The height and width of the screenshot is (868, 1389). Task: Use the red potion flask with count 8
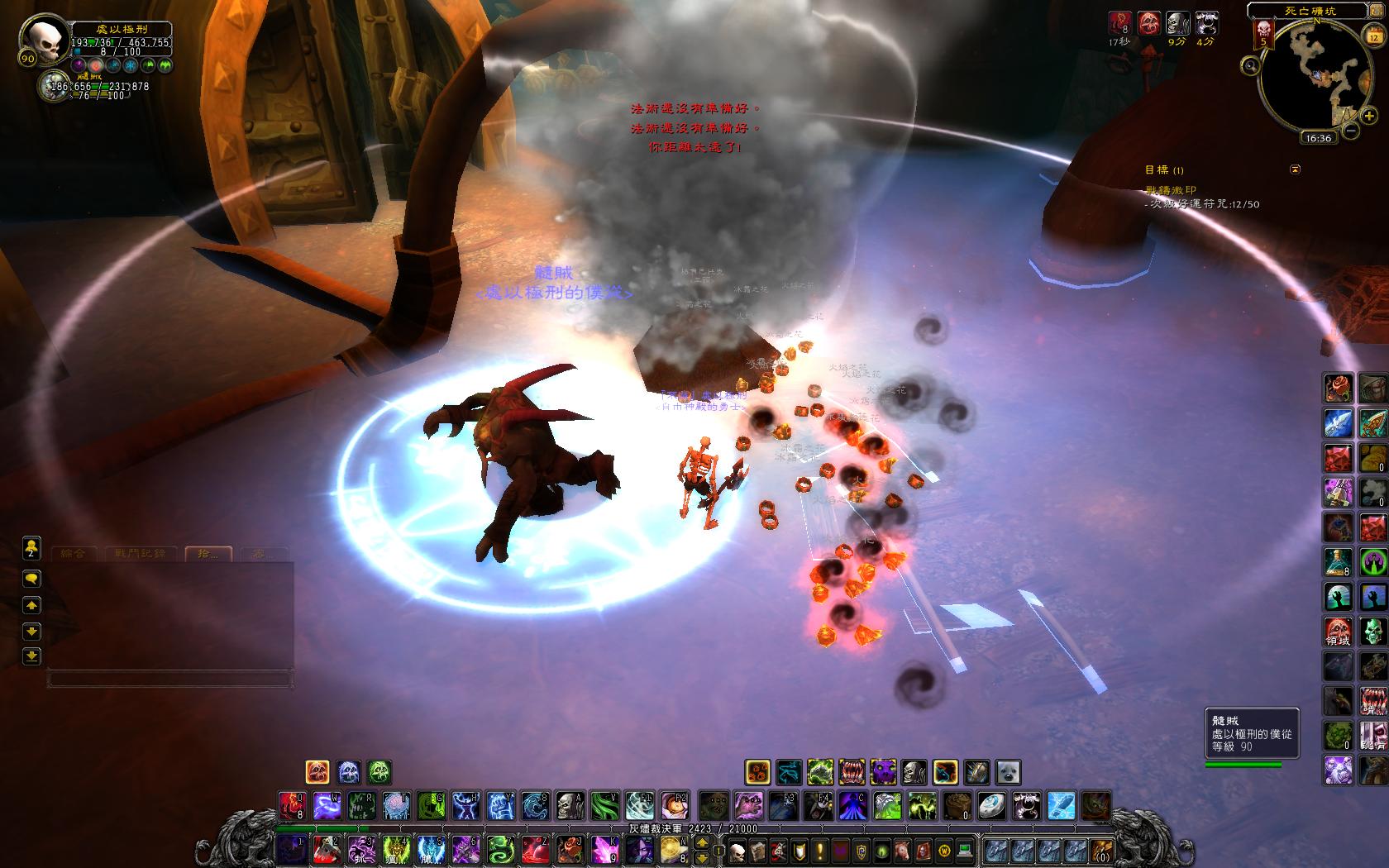[x=1339, y=561]
